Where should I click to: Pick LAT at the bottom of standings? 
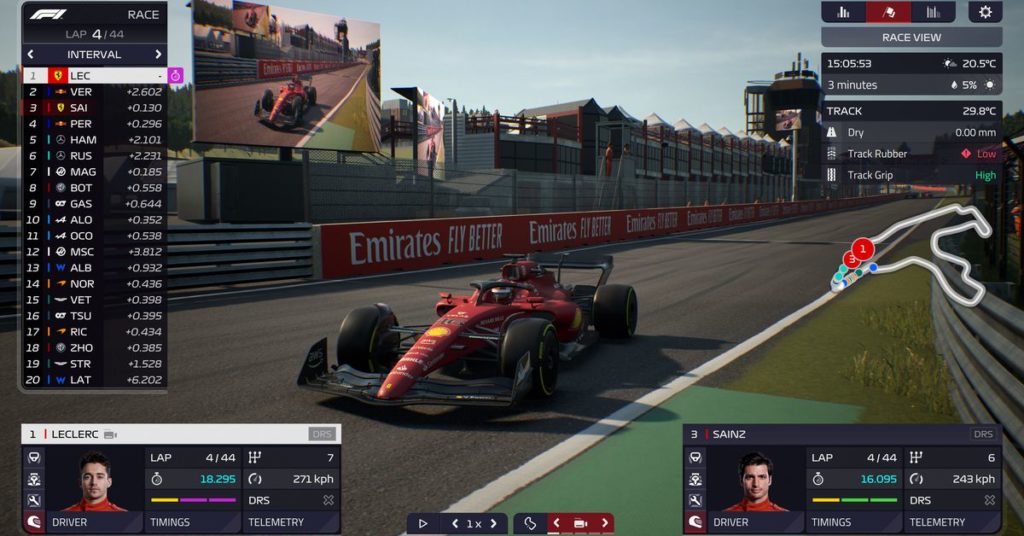94,380
